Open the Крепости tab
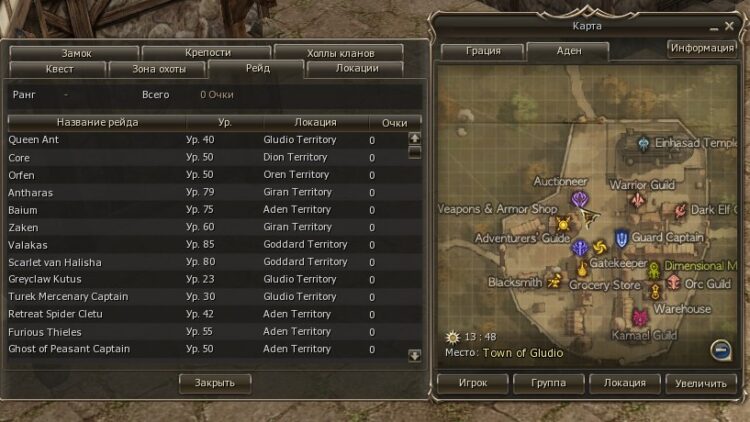This screenshot has height=422, width=750. [x=208, y=52]
